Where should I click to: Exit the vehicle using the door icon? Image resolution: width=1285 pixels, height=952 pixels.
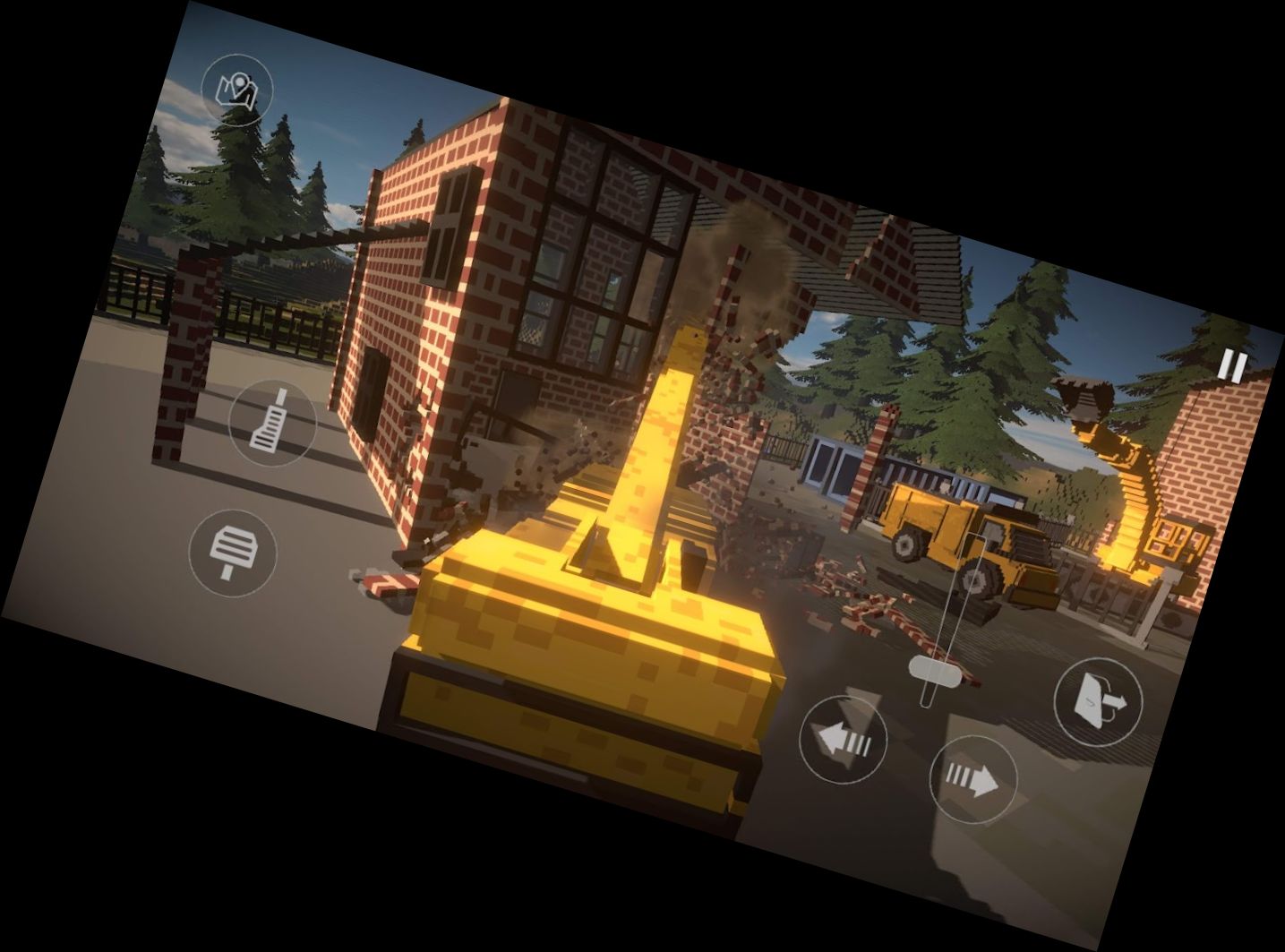[x=1099, y=700]
